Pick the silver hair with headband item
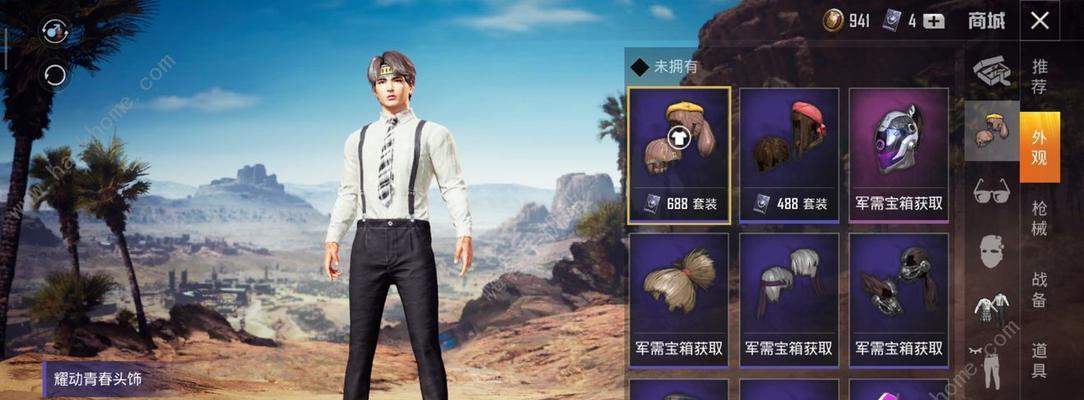 (x=789, y=297)
